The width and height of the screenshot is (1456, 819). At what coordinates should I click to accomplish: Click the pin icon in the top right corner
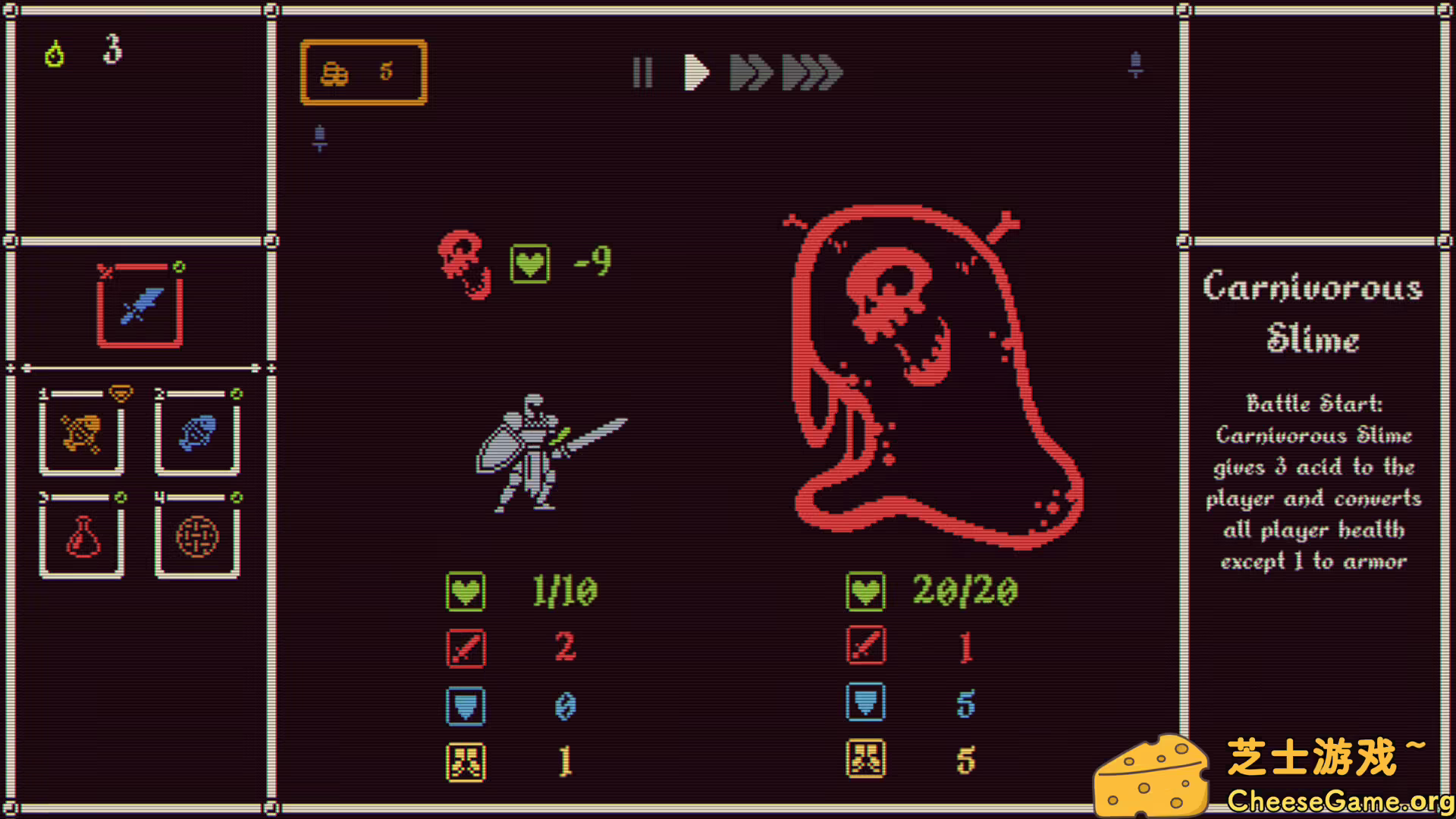click(x=1135, y=64)
